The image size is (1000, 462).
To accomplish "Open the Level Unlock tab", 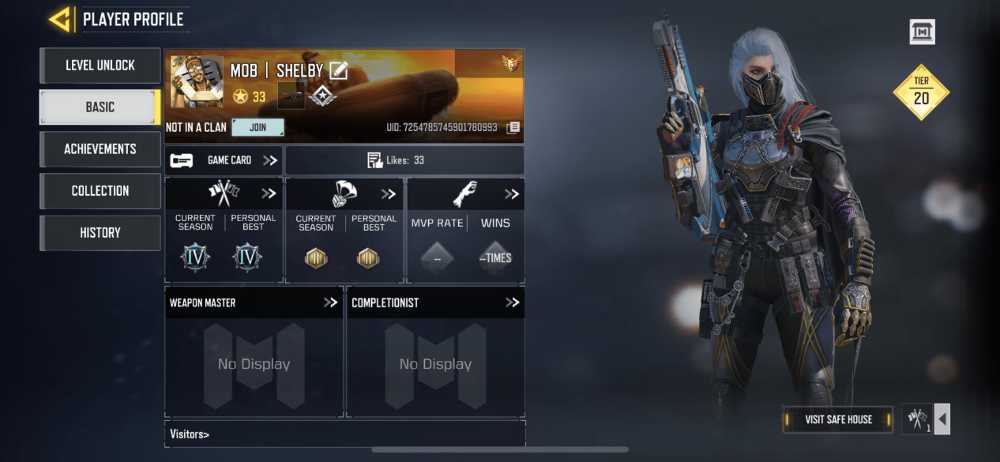I will [x=100, y=65].
